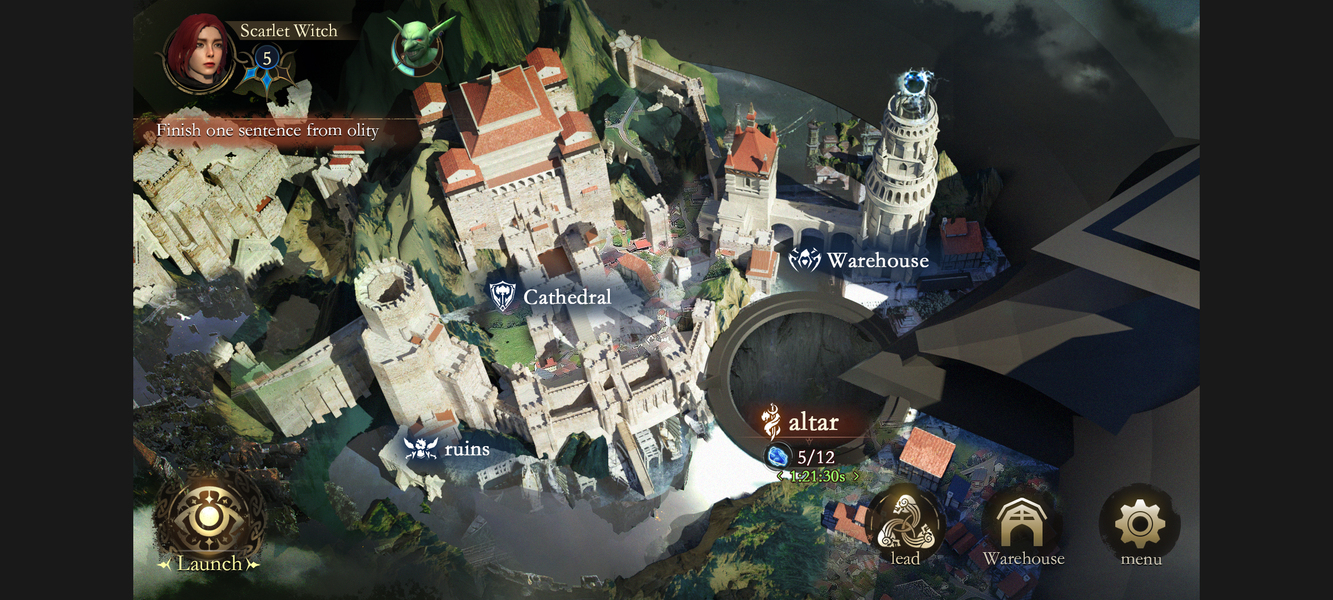Tap the green goblin companion icon
The width and height of the screenshot is (1333, 600).
tap(417, 46)
